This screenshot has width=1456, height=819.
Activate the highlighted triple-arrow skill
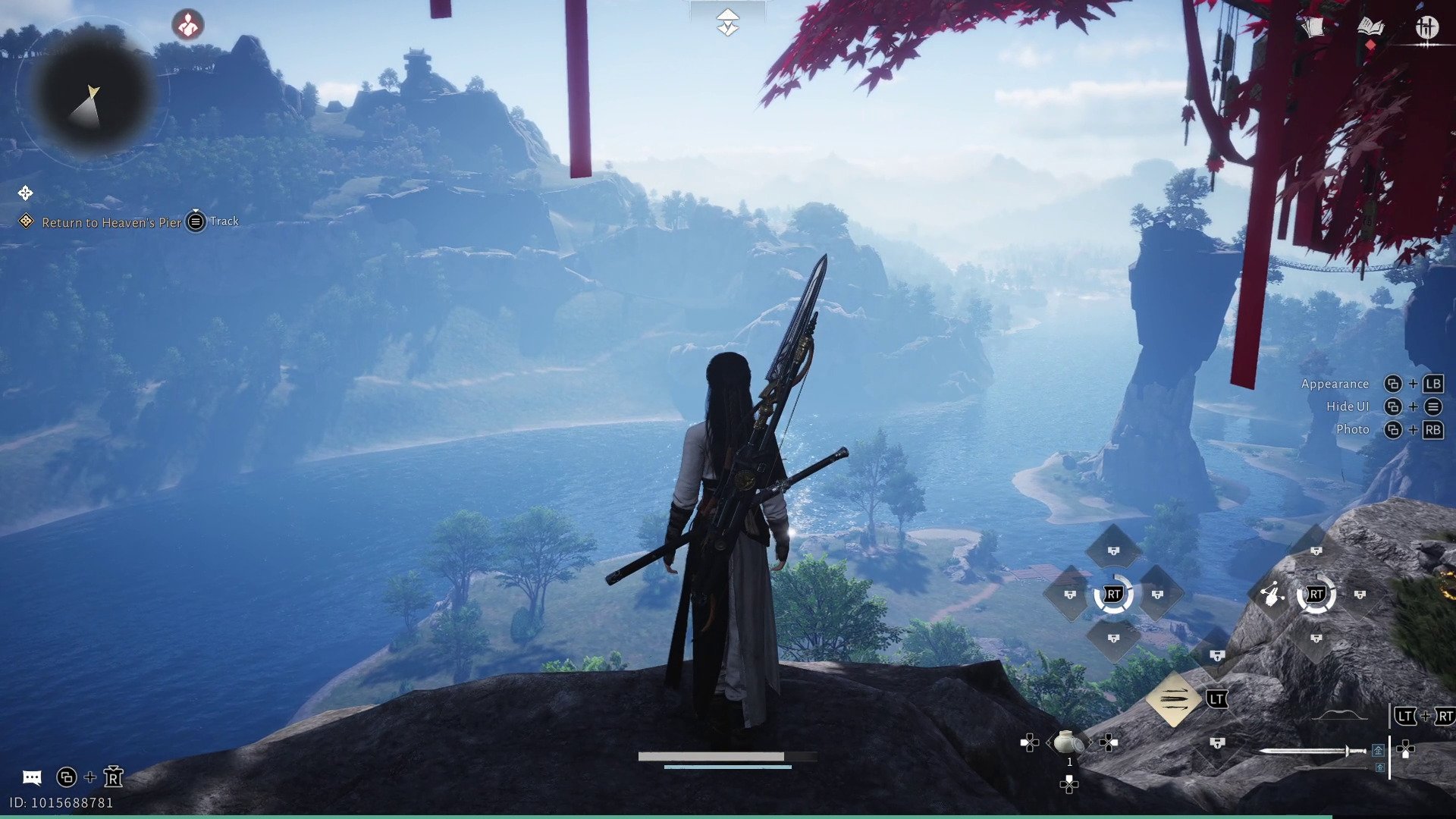point(1173,698)
